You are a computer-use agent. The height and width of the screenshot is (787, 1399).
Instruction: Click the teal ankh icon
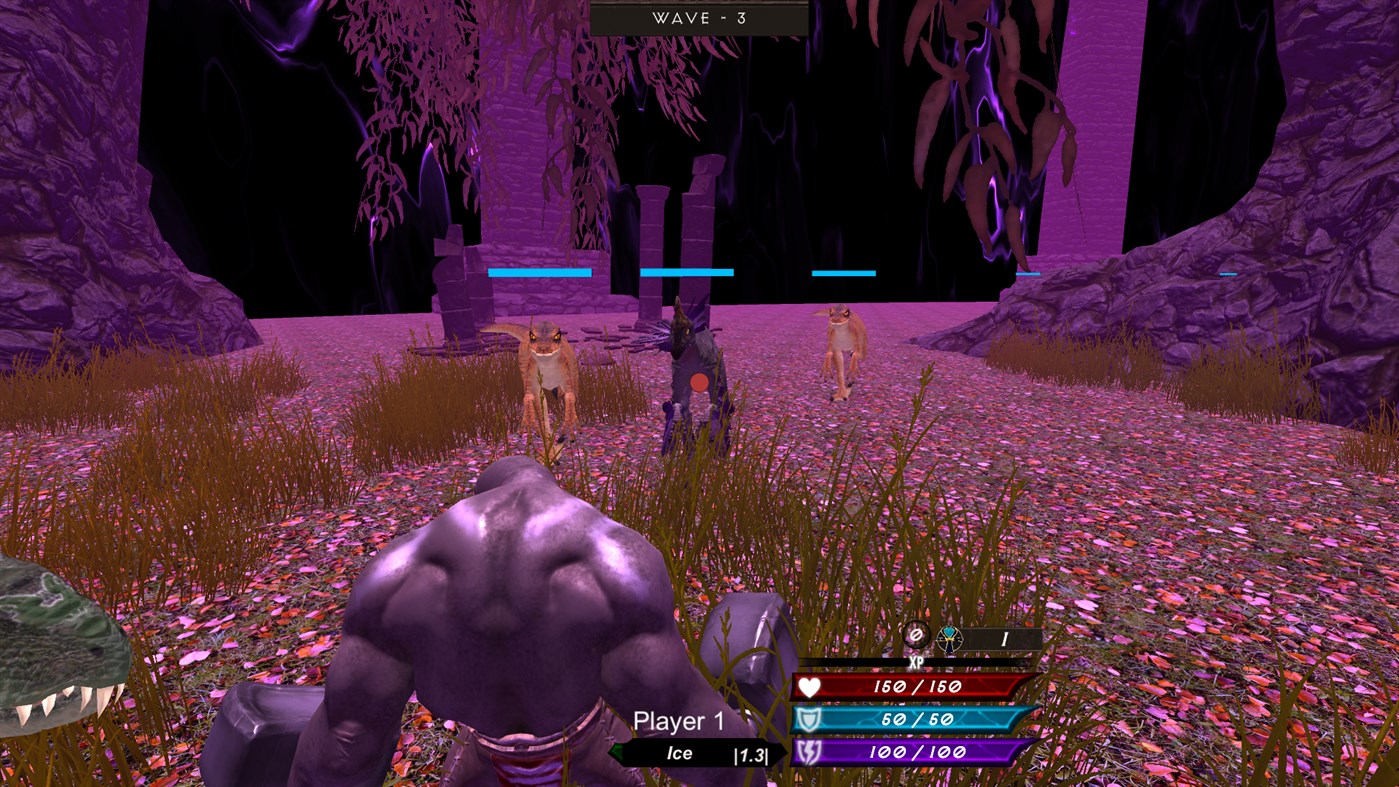[948, 638]
